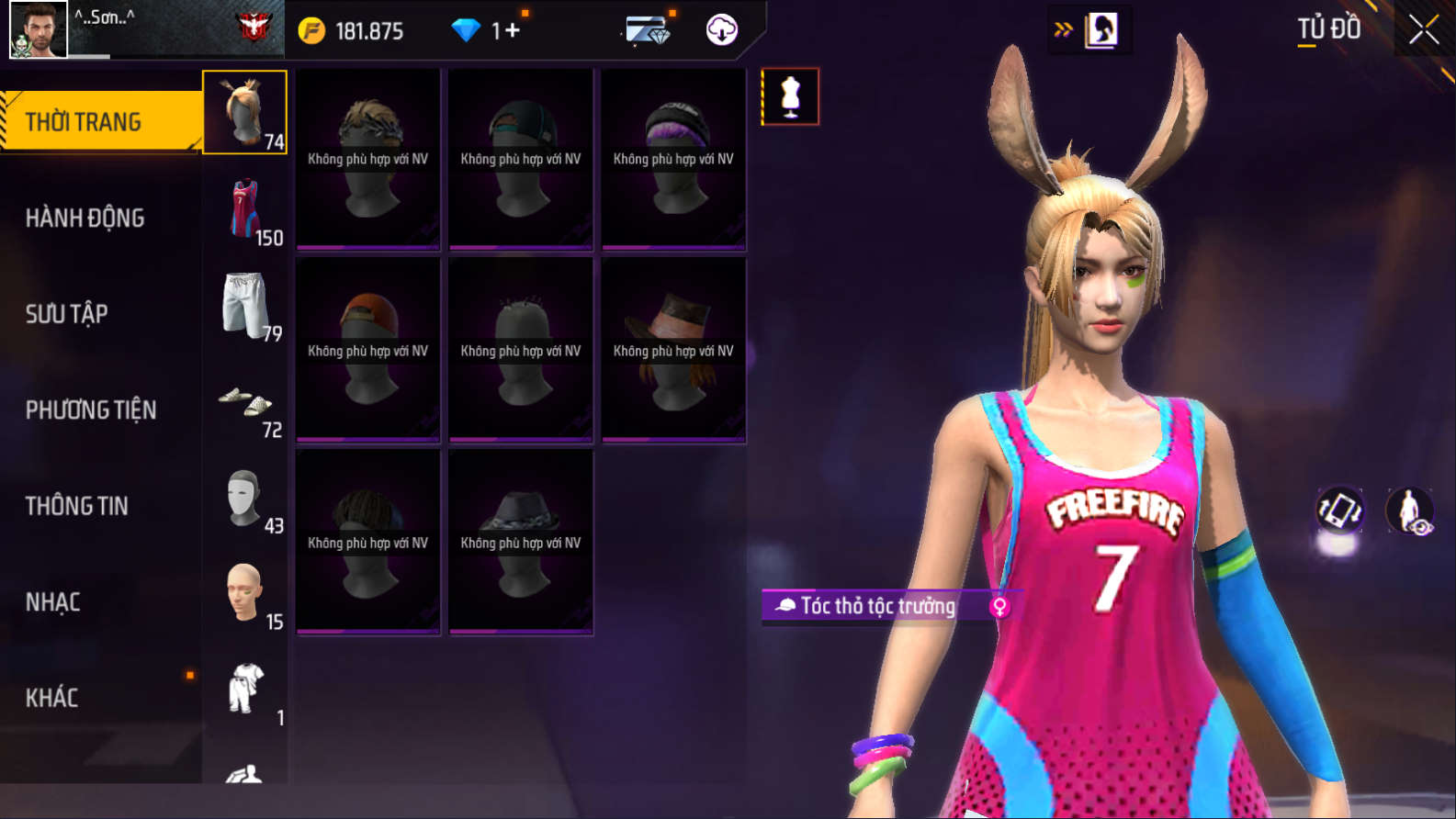Show the white shorts category (79)
The width and height of the screenshot is (1456, 819).
[246, 307]
